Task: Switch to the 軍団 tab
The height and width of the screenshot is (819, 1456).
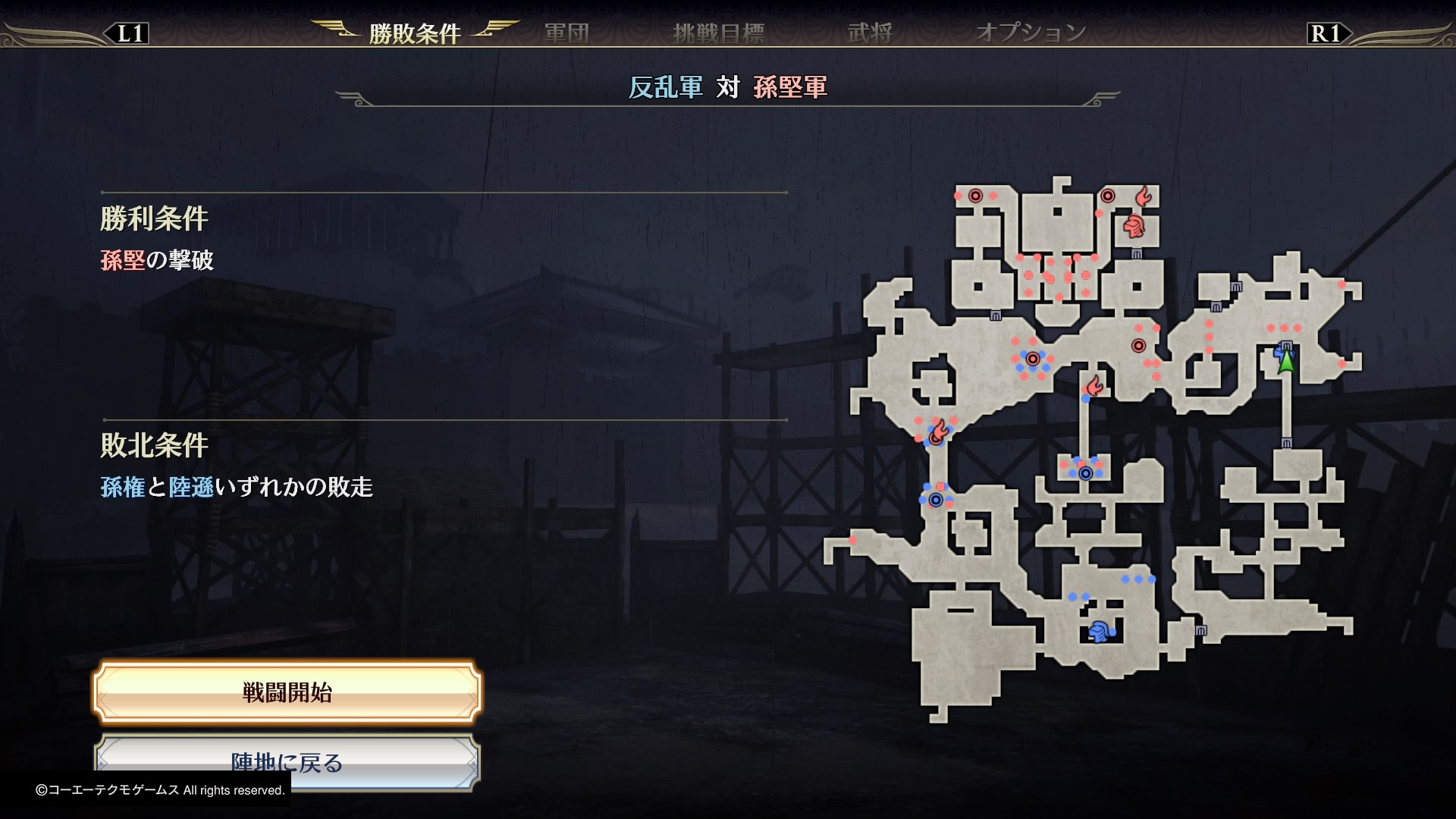Action: pos(566,33)
